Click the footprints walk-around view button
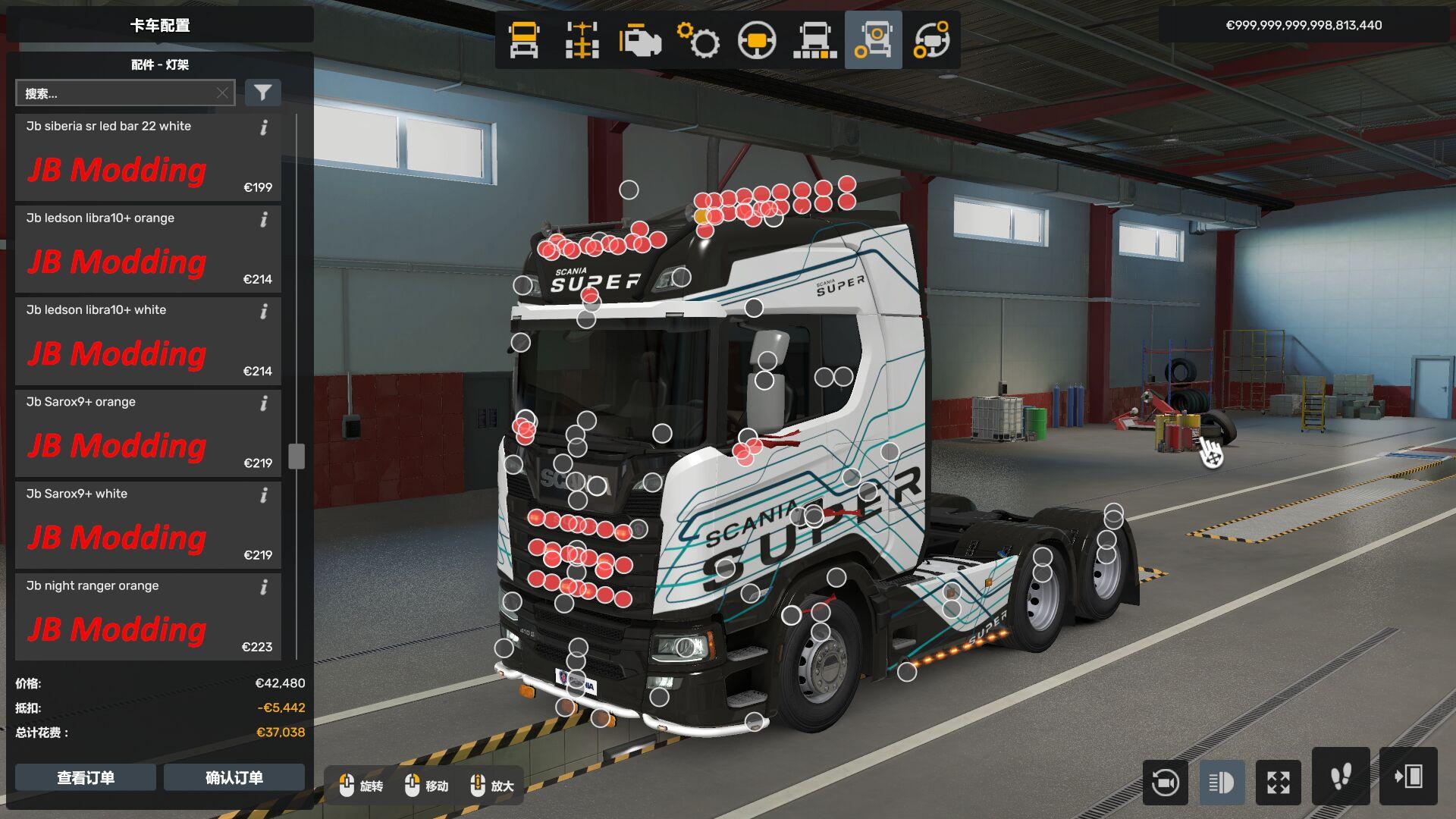 coord(1341,777)
